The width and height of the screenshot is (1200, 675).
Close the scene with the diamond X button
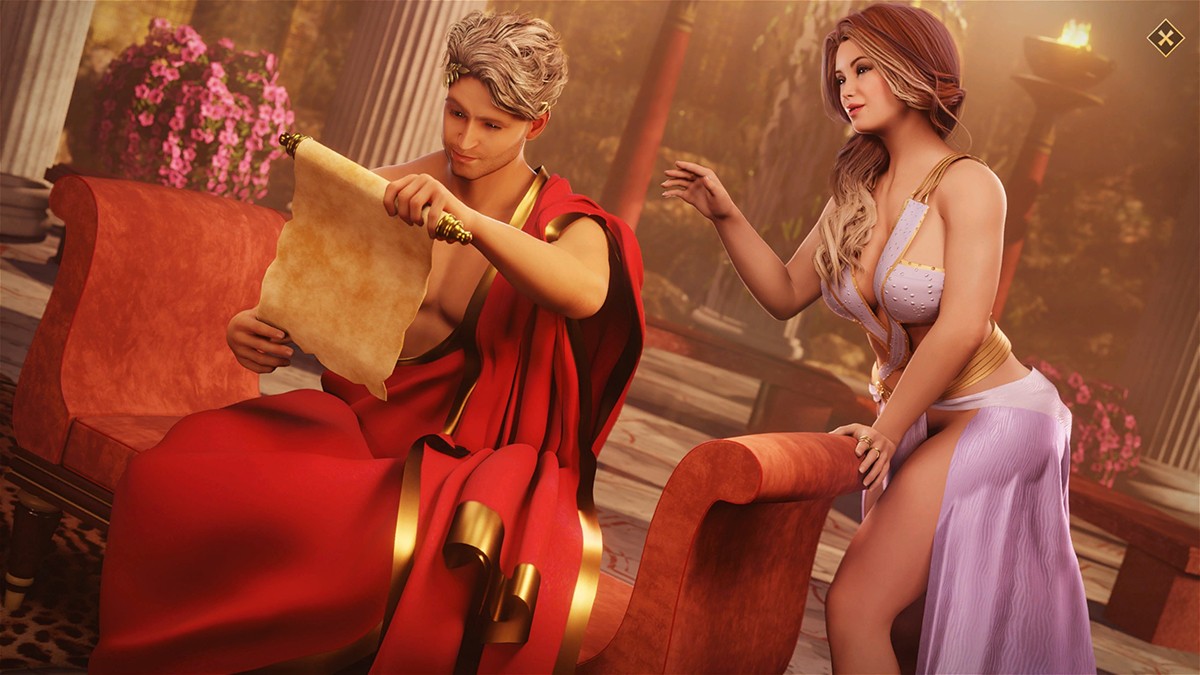click(x=1164, y=39)
